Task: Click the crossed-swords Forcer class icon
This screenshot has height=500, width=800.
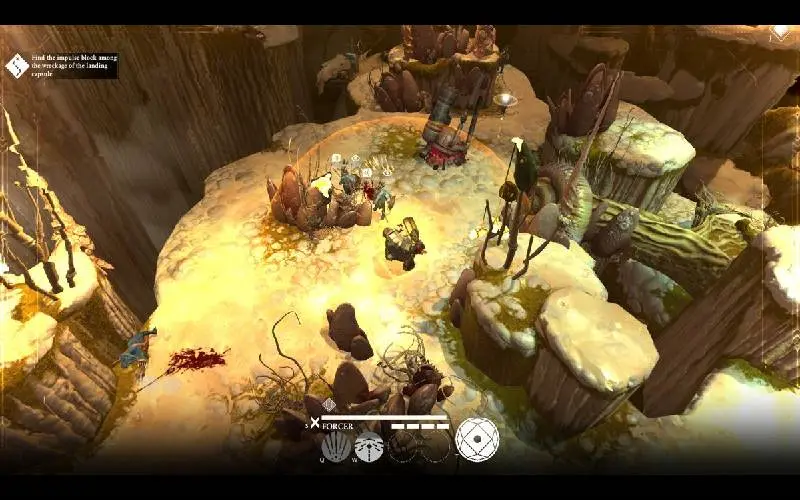Action: pyautogui.click(x=315, y=424)
